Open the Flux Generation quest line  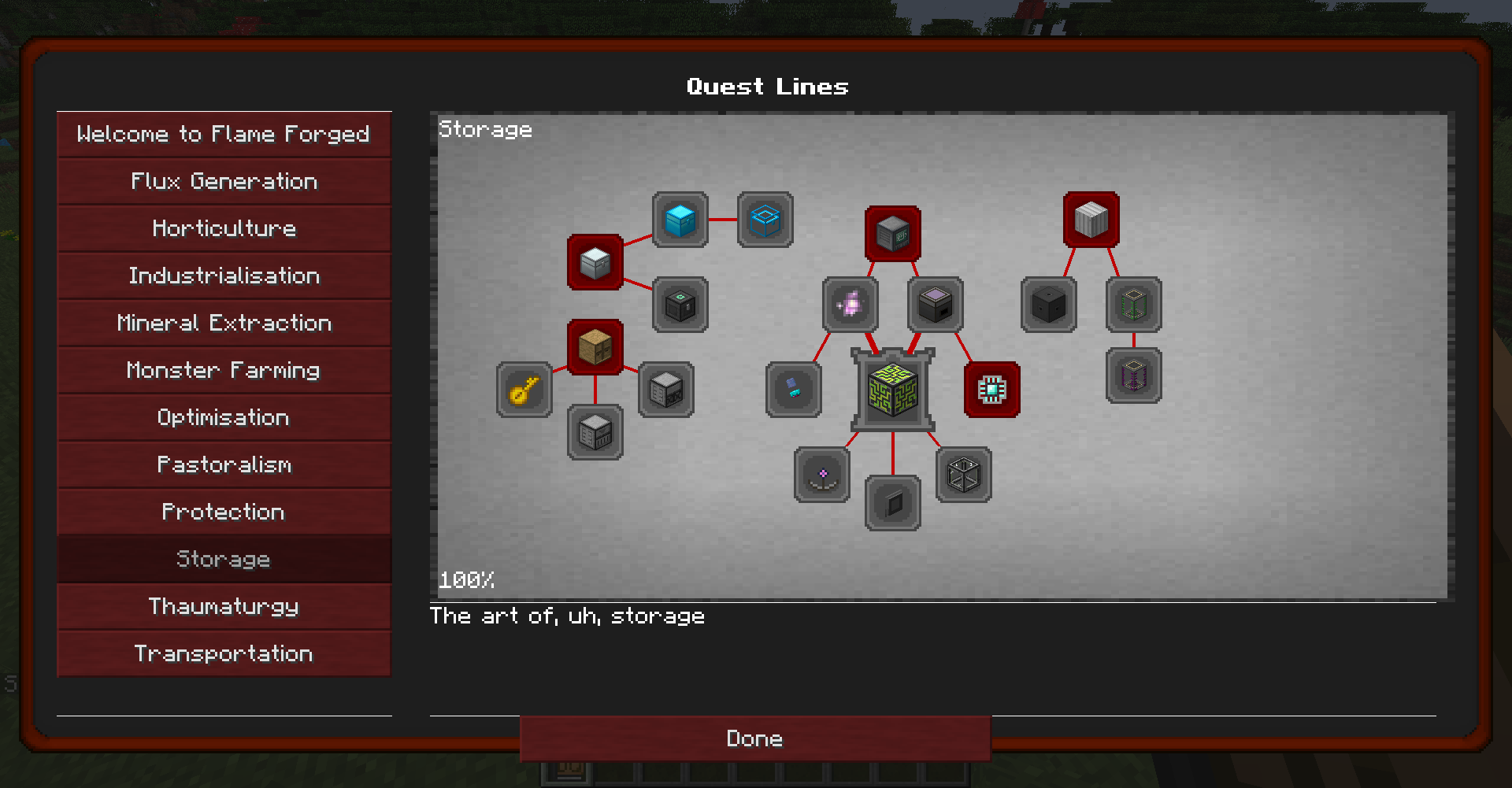(x=224, y=181)
